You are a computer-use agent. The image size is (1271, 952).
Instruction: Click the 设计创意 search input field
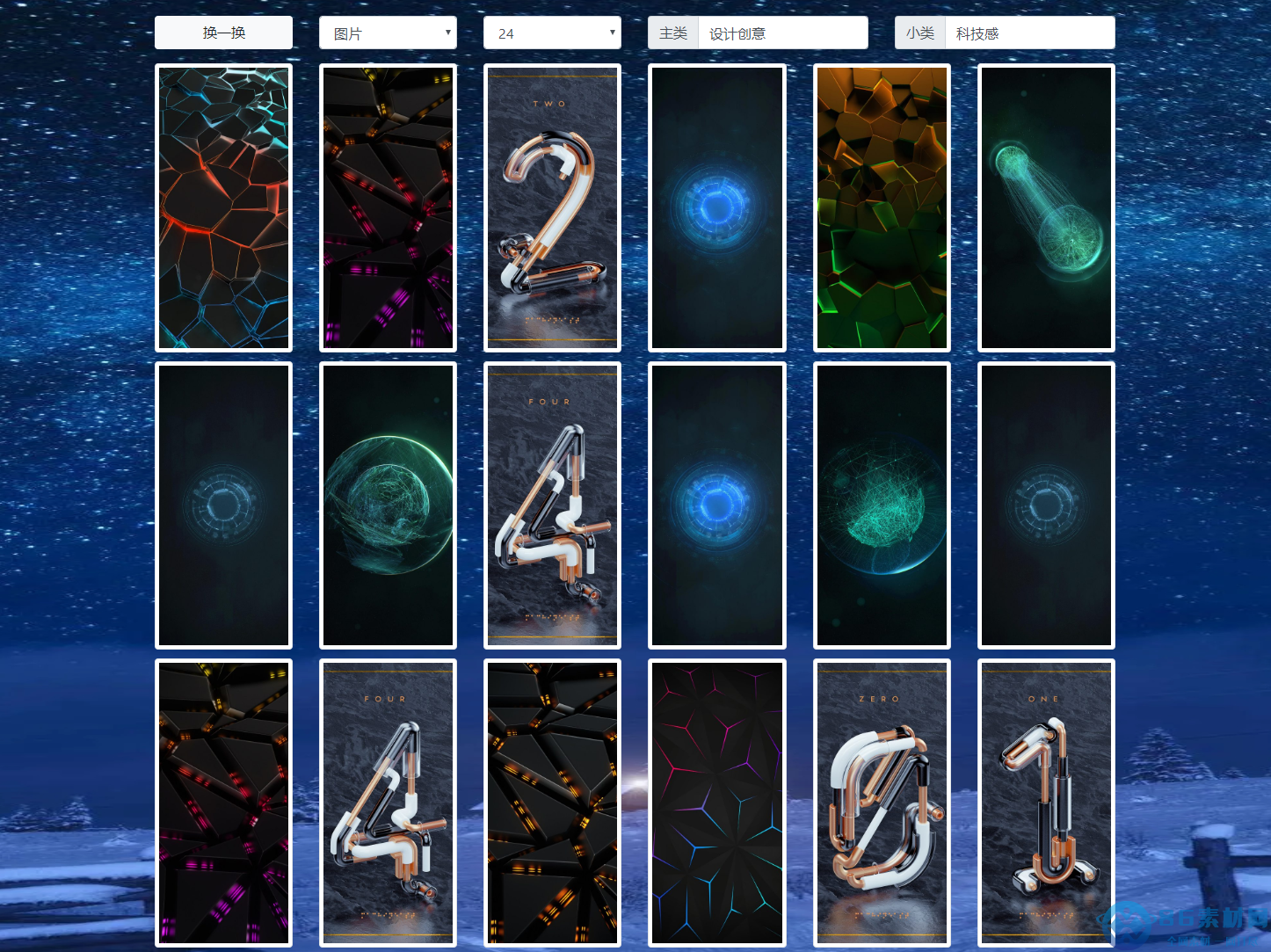click(782, 33)
